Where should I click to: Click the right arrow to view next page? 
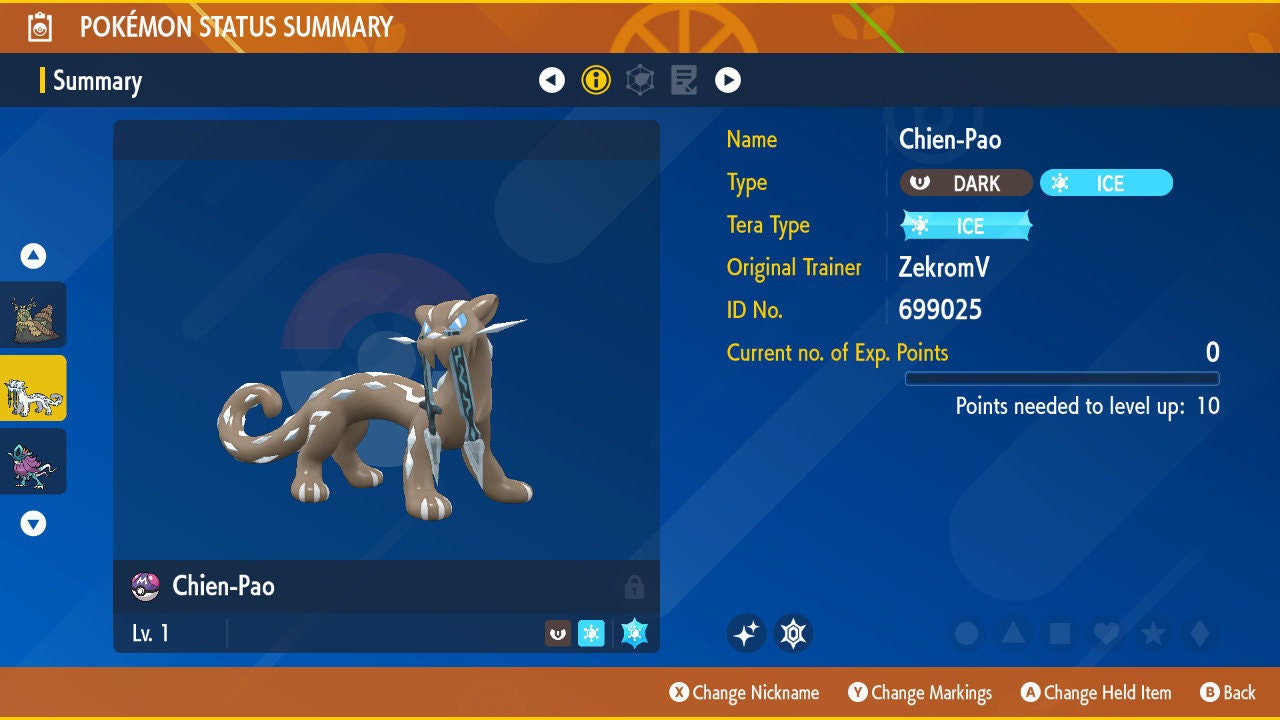(727, 79)
